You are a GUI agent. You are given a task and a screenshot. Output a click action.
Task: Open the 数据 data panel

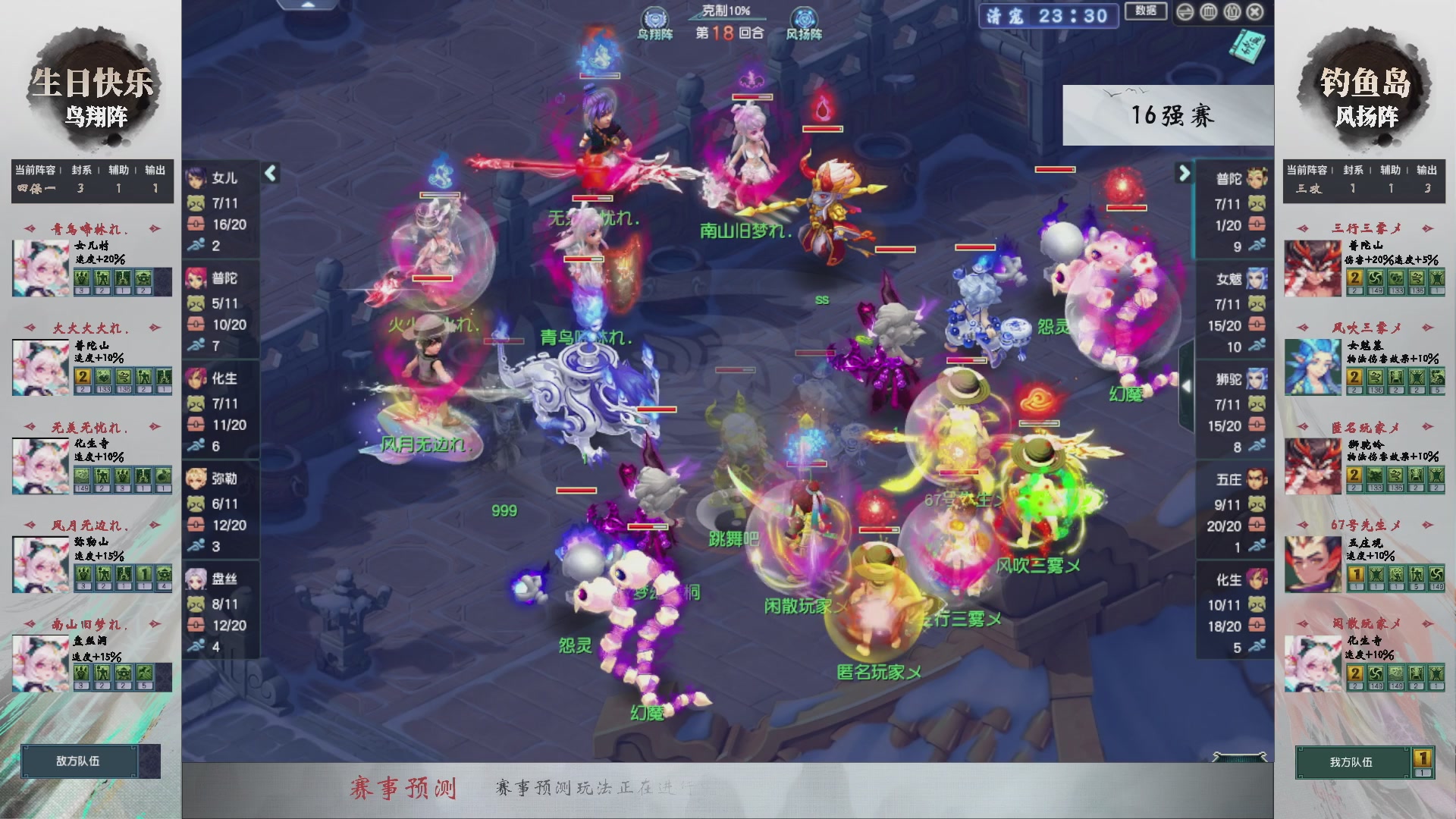point(1147,11)
